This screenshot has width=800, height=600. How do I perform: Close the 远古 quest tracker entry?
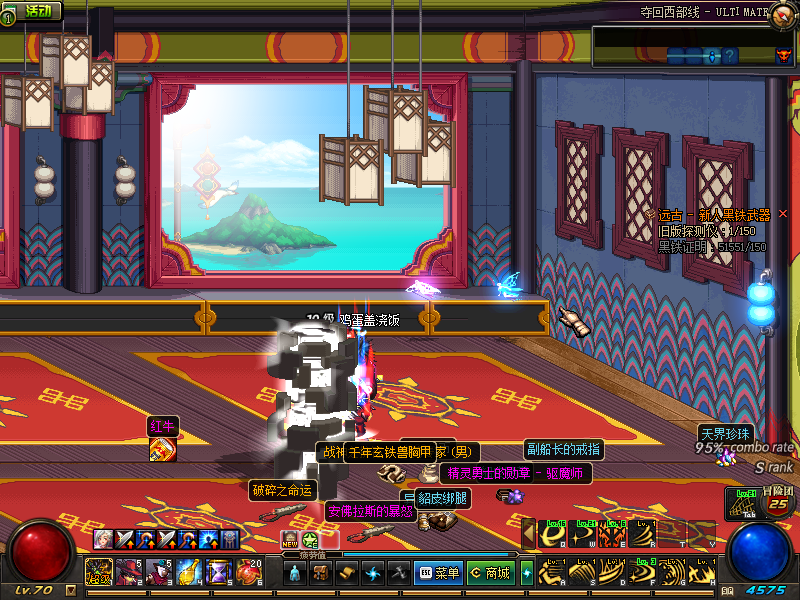[783, 214]
